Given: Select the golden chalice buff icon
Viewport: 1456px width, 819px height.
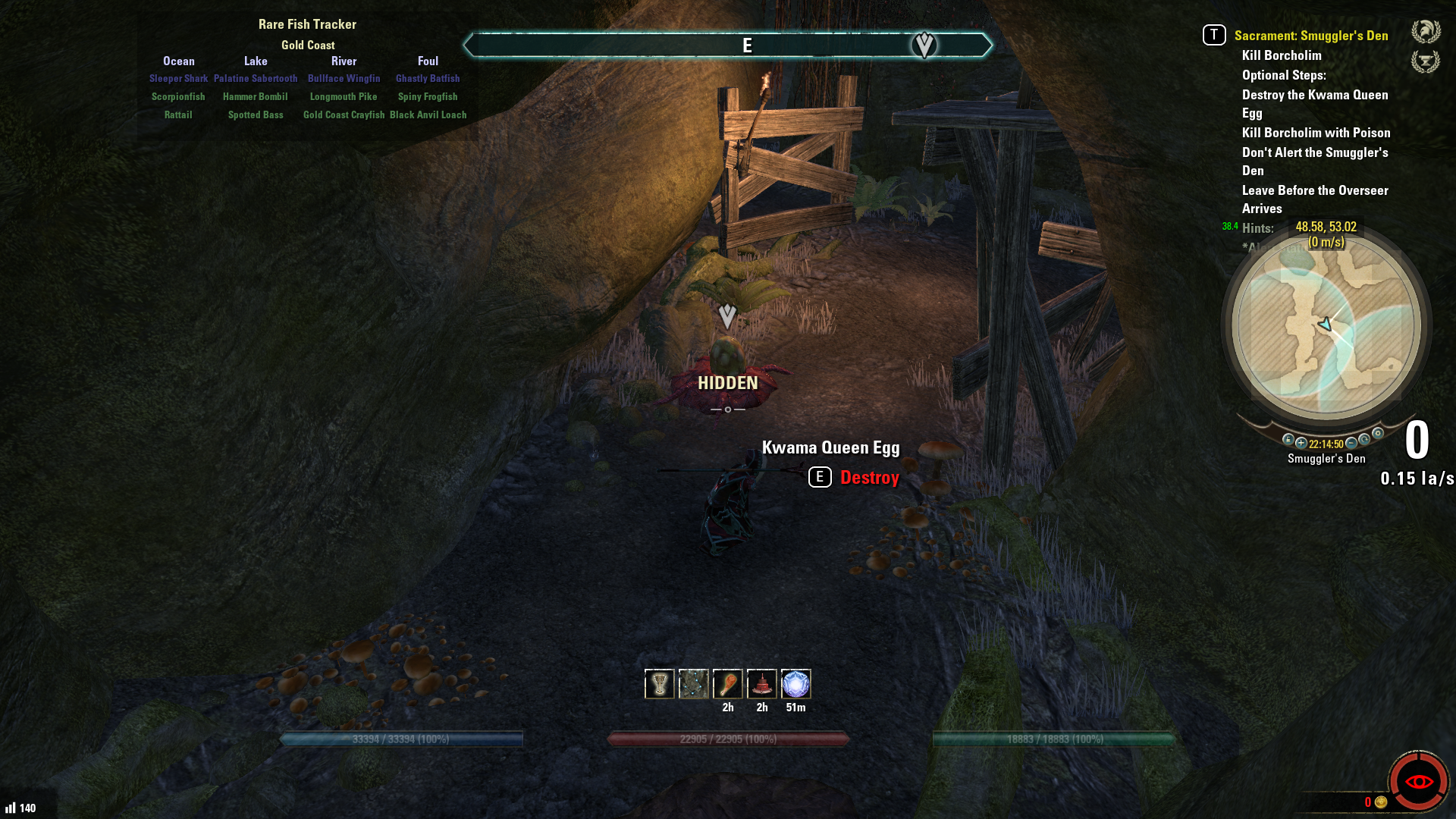Looking at the screenshot, I should tap(659, 684).
